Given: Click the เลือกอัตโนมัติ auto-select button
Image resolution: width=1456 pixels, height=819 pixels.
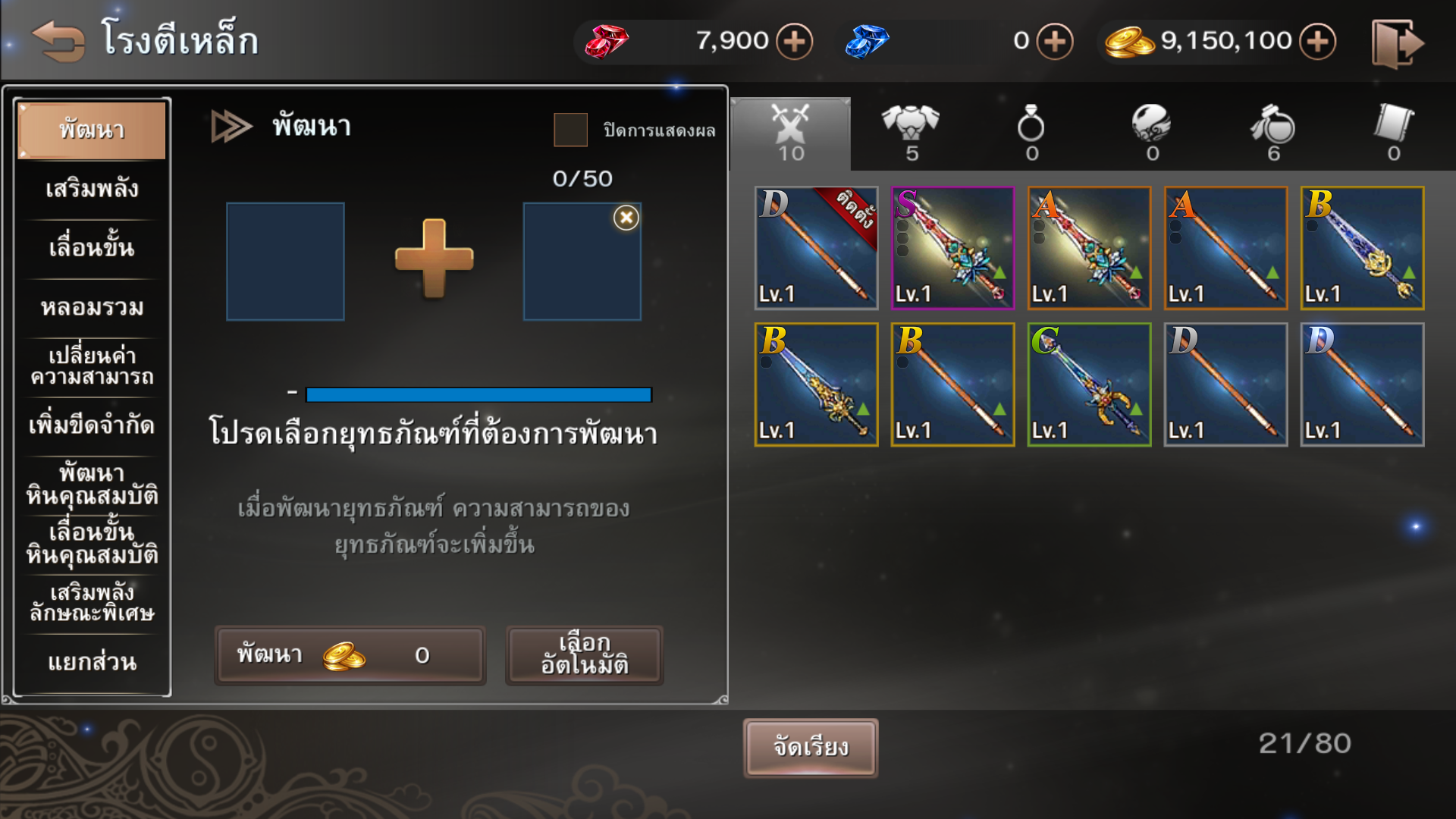Looking at the screenshot, I should pos(584,654).
